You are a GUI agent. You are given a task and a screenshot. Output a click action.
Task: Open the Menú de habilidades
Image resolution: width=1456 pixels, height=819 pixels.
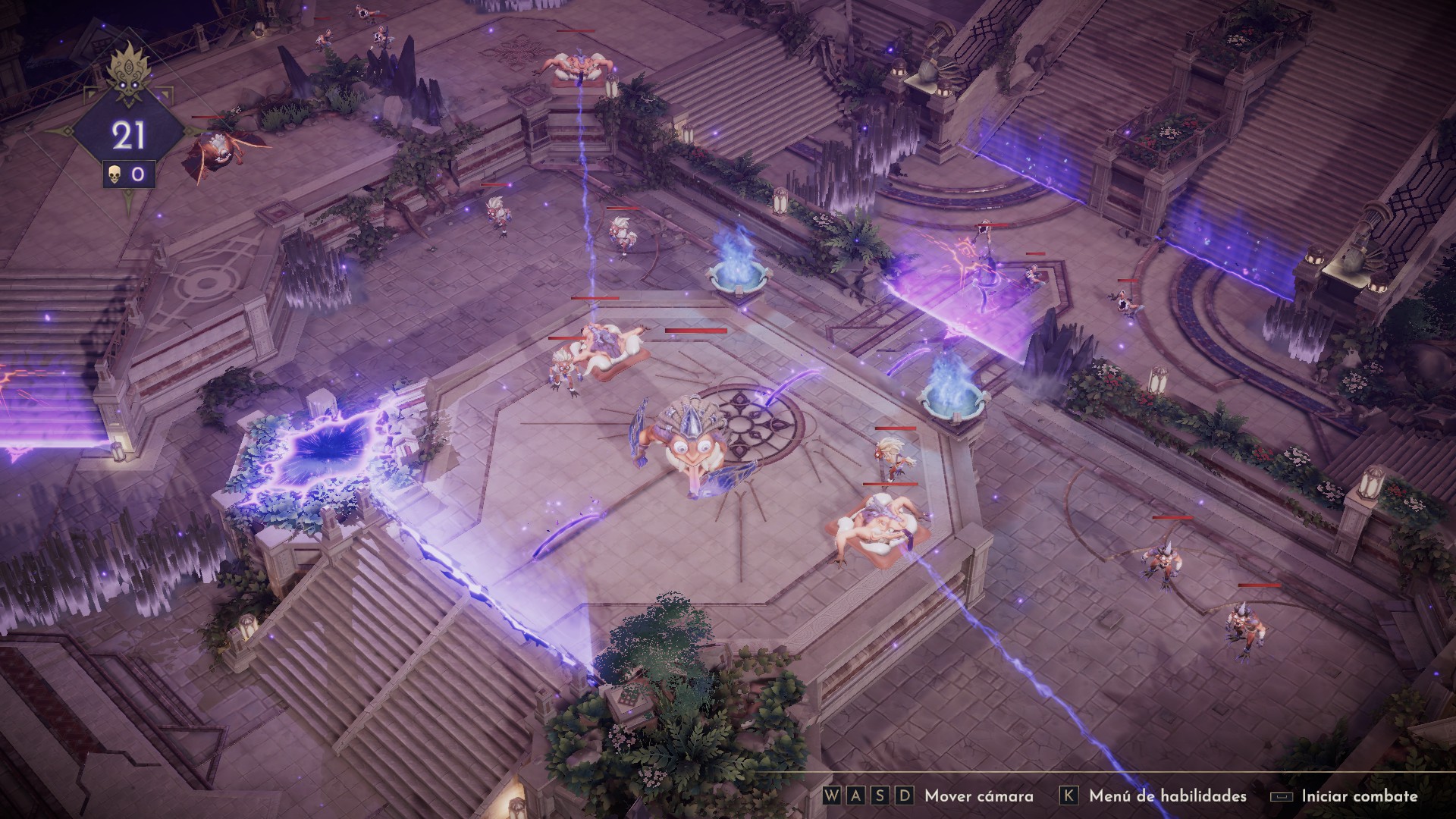click(x=1166, y=796)
